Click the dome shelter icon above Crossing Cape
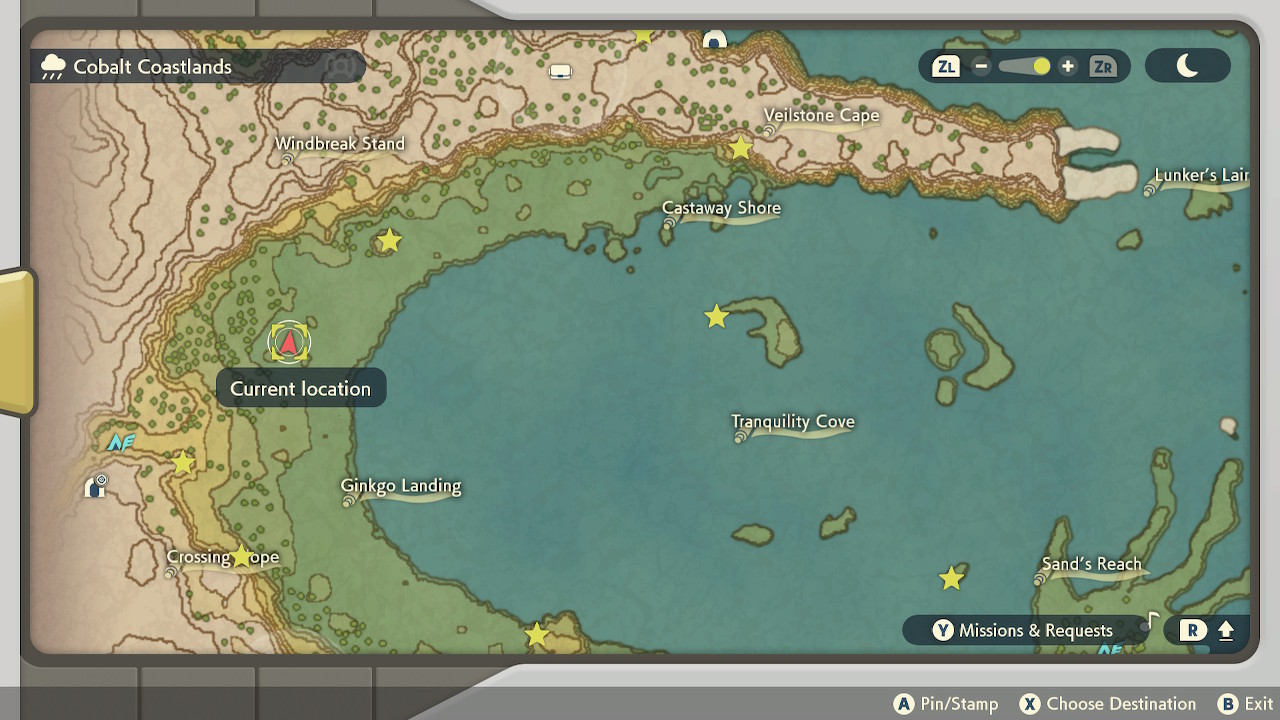Viewport: 1280px width, 720px height. pyautogui.click(x=96, y=488)
